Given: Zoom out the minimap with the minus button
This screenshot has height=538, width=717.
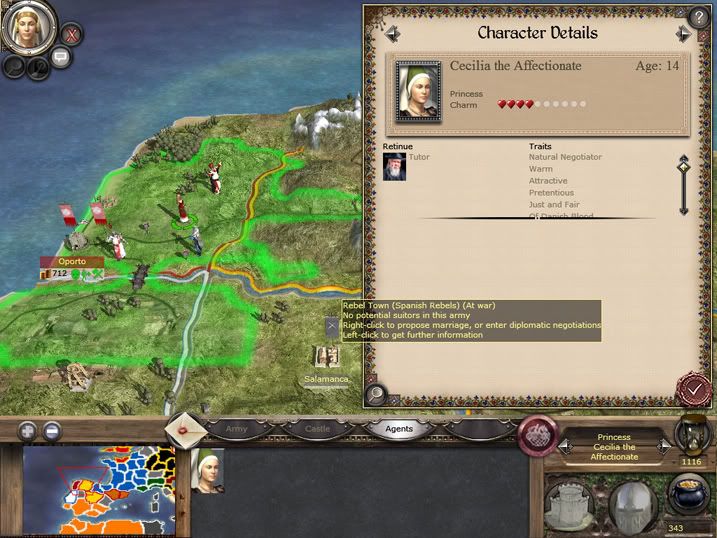Looking at the screenshot, I should tap(52, 431).
